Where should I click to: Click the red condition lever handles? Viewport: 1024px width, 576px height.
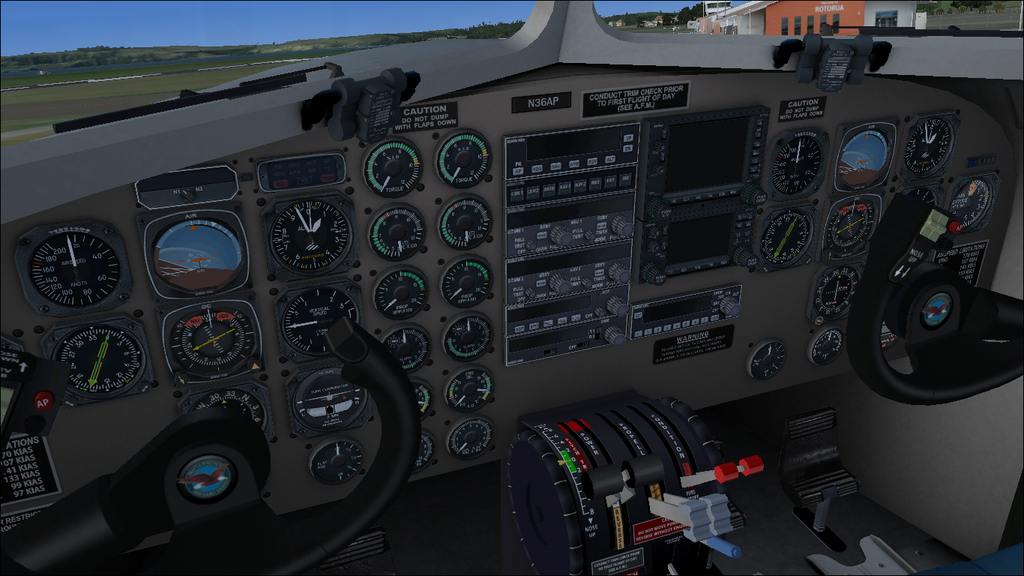tap(738, 468)
